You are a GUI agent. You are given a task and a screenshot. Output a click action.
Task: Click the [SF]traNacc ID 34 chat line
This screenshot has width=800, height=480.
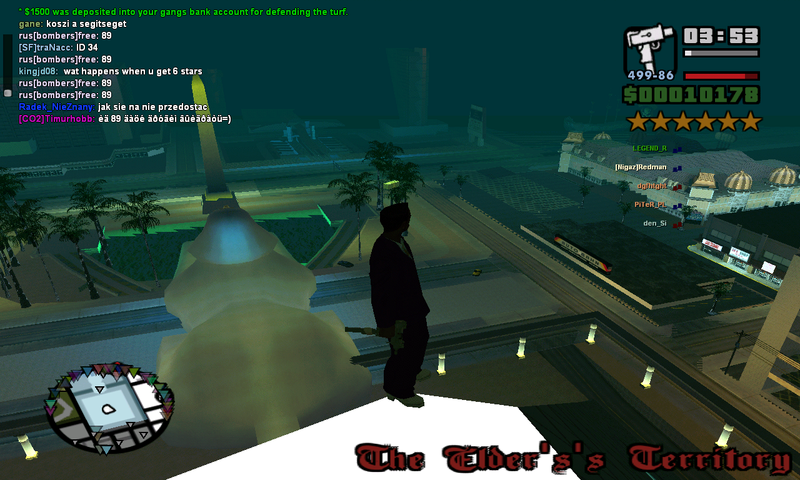click(x=58, y=47)
